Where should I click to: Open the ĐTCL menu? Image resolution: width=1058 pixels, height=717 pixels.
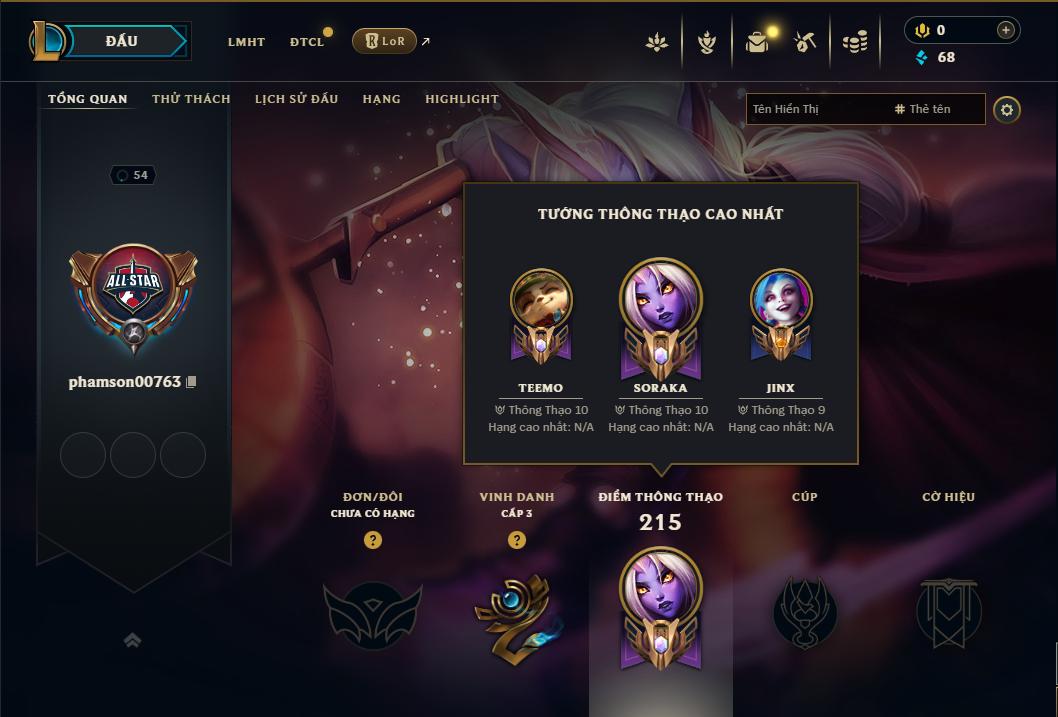pos(307,42)
